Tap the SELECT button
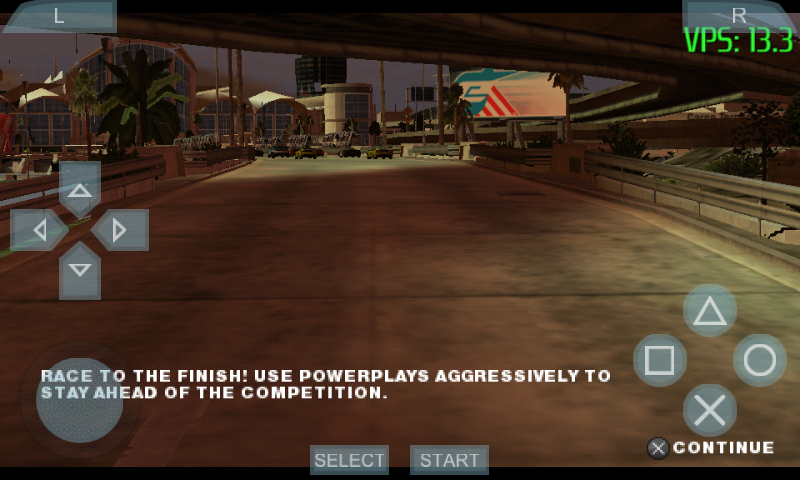 point(349,460)
